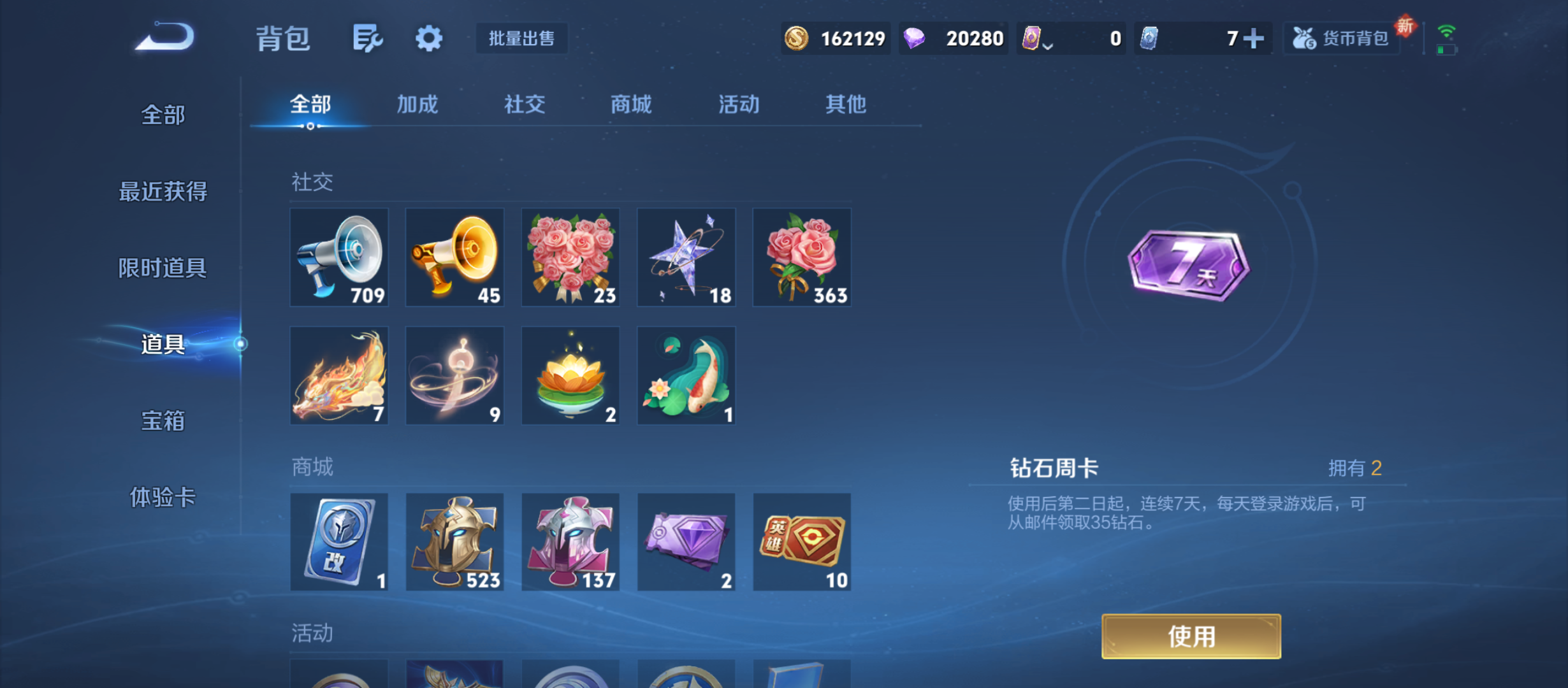Open the rose bouquet item with count 23
This screenshot has width=1568, height=688.
coord(570,257)
